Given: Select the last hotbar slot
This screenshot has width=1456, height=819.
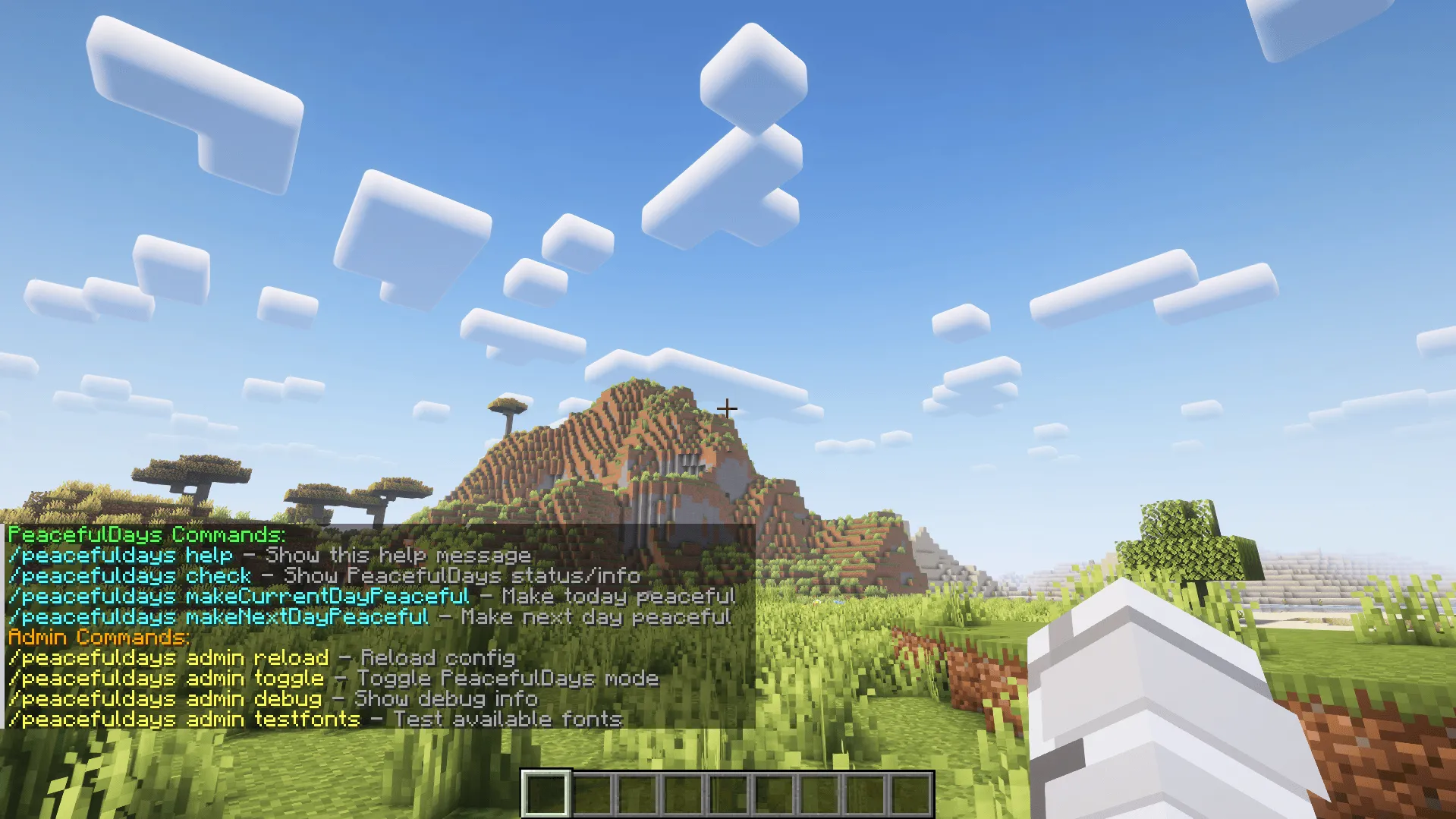Looking at the screenshot, I should 912,791.
